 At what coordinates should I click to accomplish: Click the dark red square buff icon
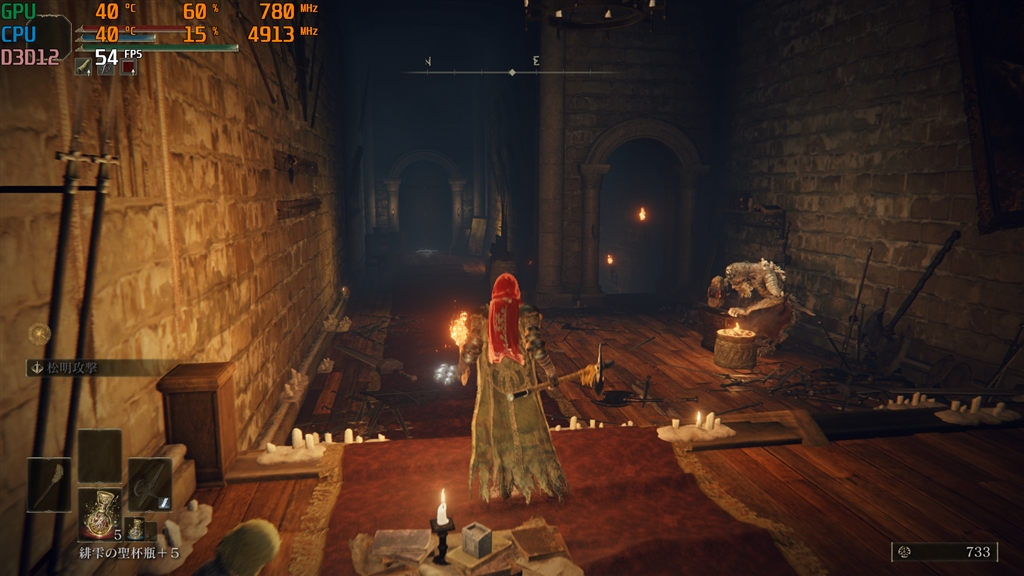[x=128, y=66]
